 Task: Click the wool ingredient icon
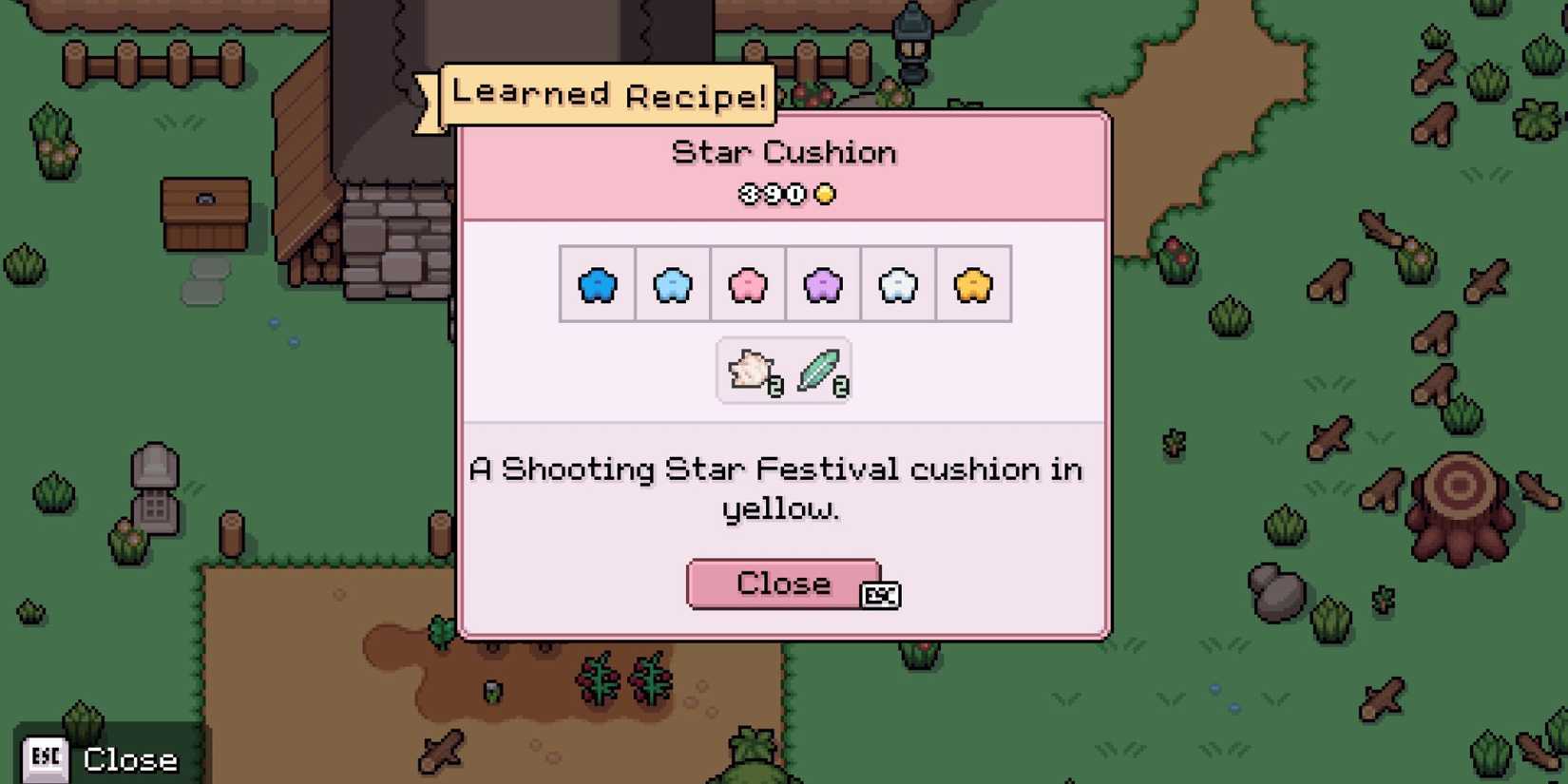coord(750,369)
